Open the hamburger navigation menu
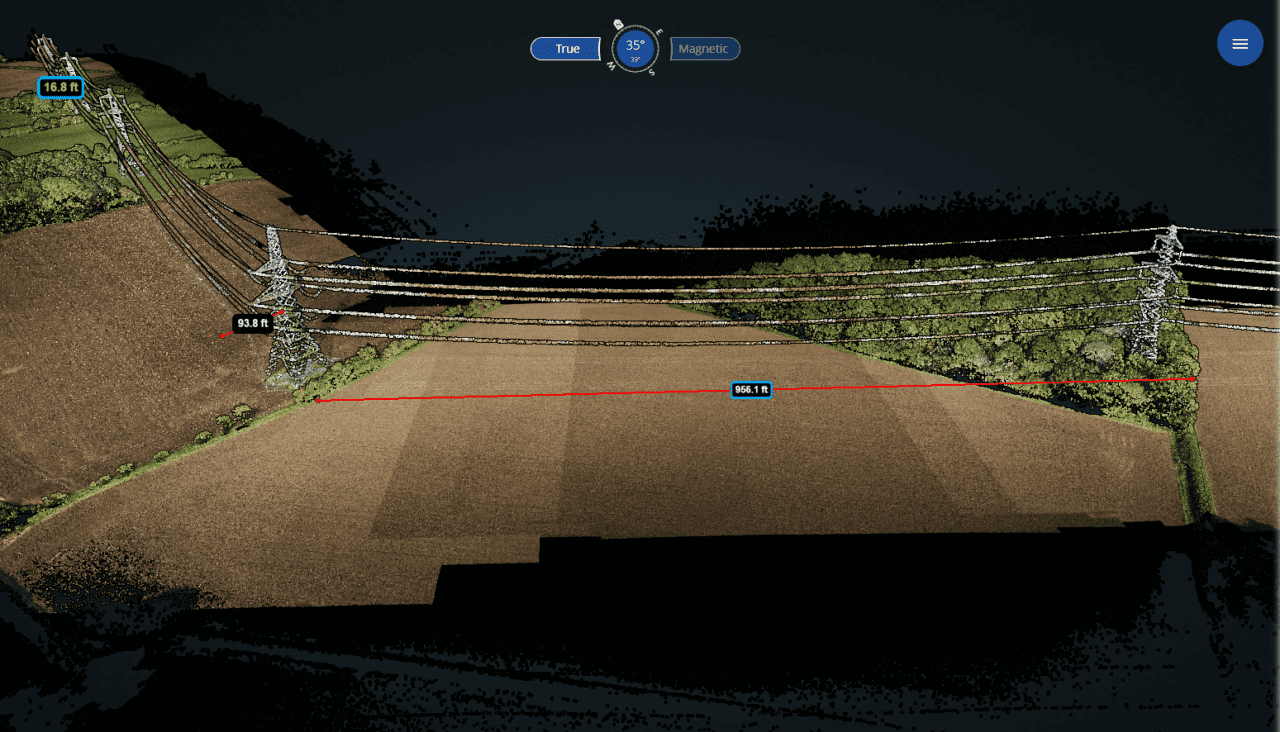Viewport: 1280px width, 732px height. tap(1240, 43)
